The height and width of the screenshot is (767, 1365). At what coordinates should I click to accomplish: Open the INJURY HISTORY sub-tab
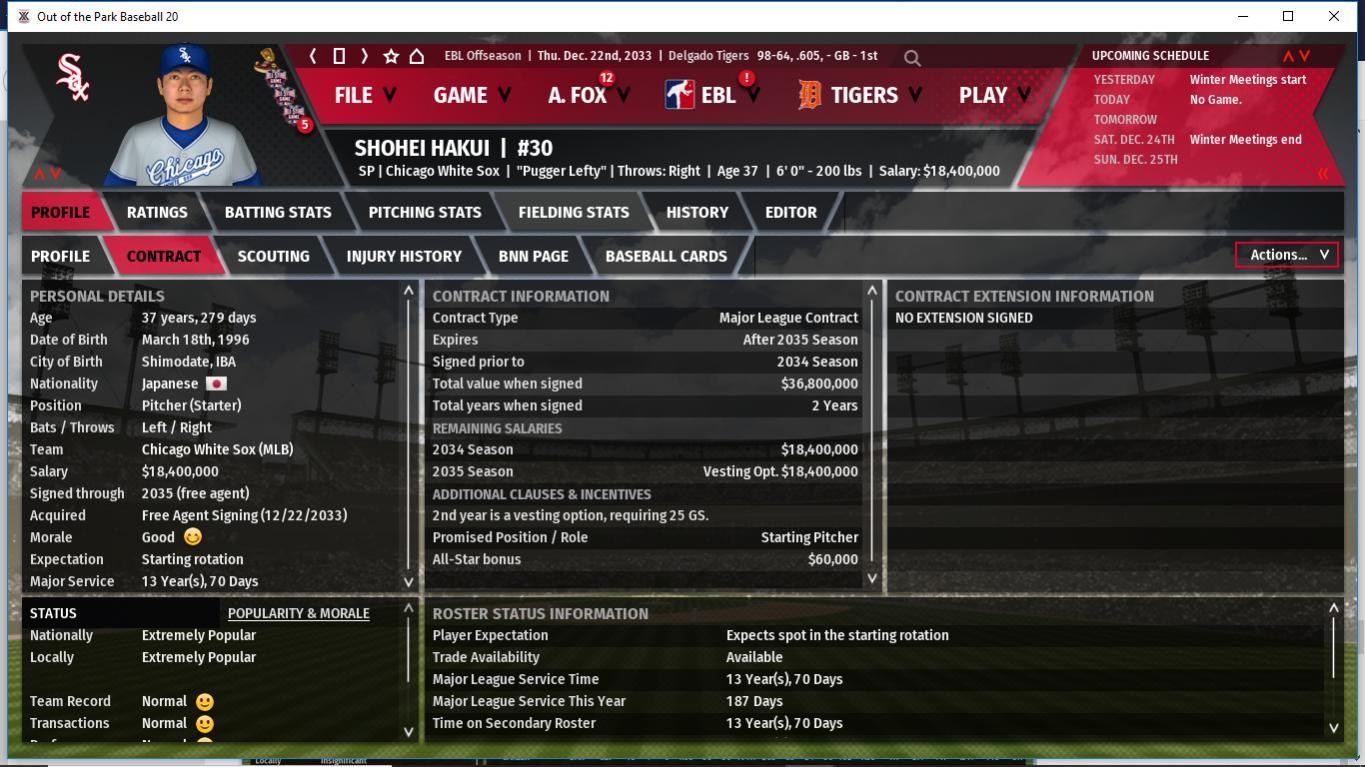tap(404, 256)
